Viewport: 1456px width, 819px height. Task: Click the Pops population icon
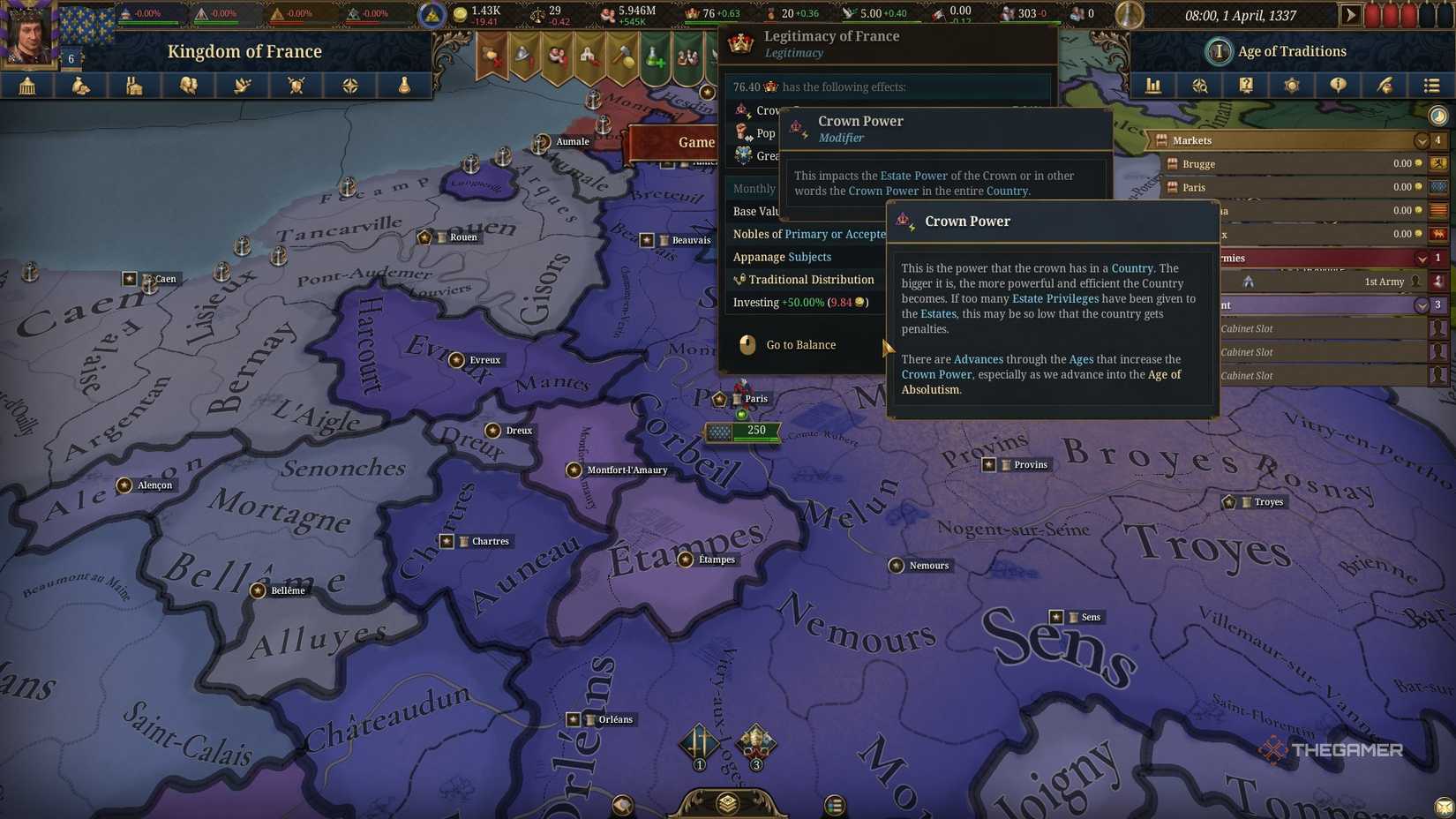coord(189,86)
